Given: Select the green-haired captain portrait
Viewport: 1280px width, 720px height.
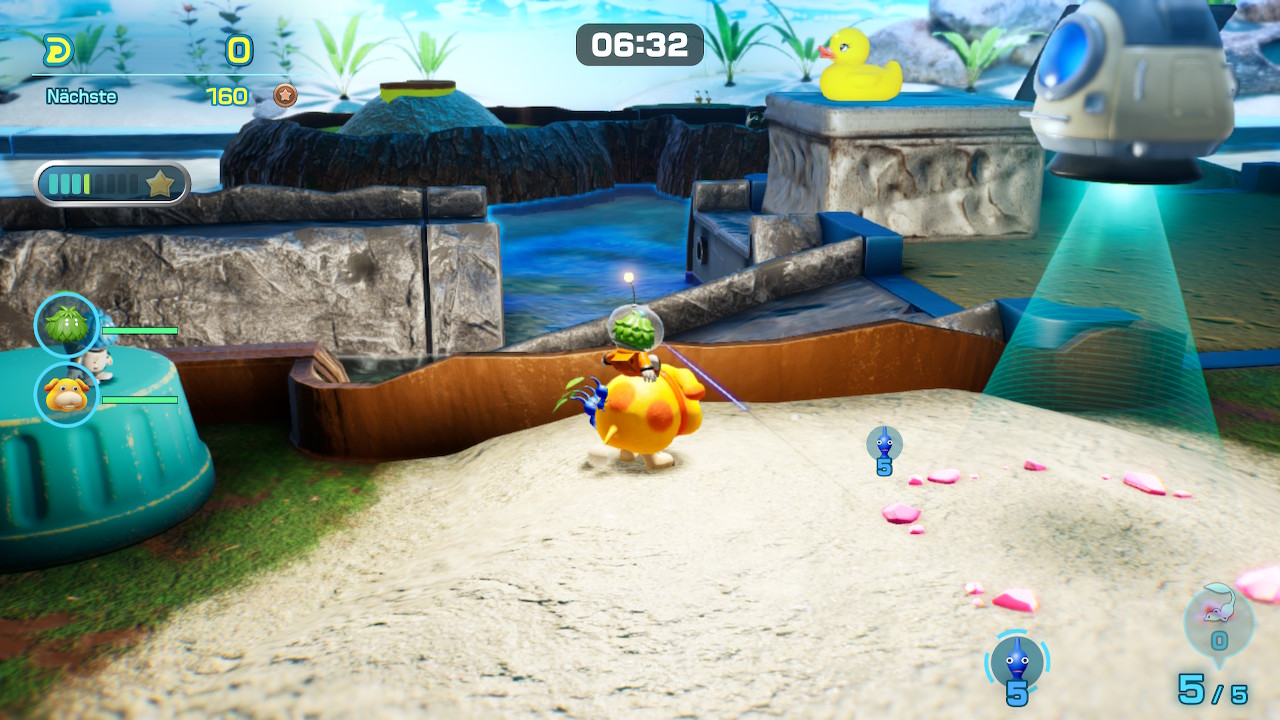Looking at the screenshot, I should 67,324.
